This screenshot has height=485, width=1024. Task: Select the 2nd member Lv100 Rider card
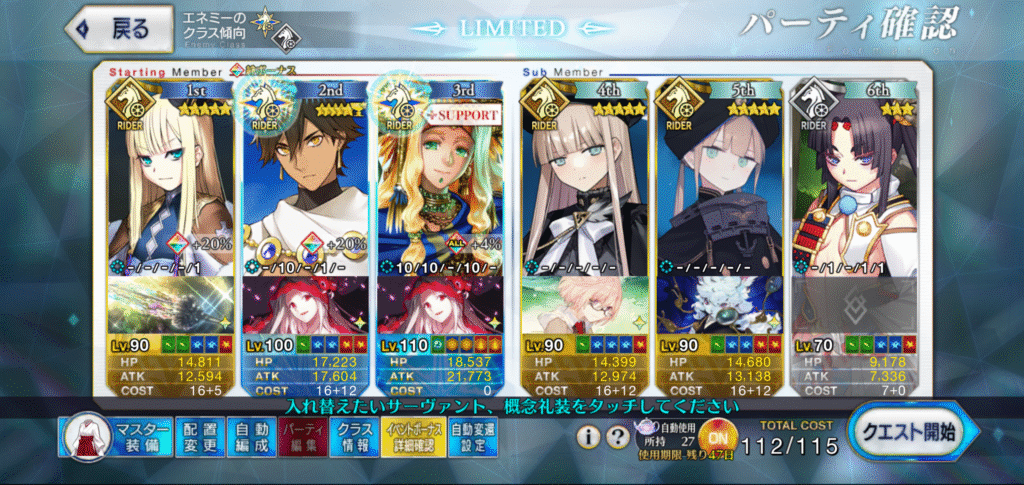(306, 180)
